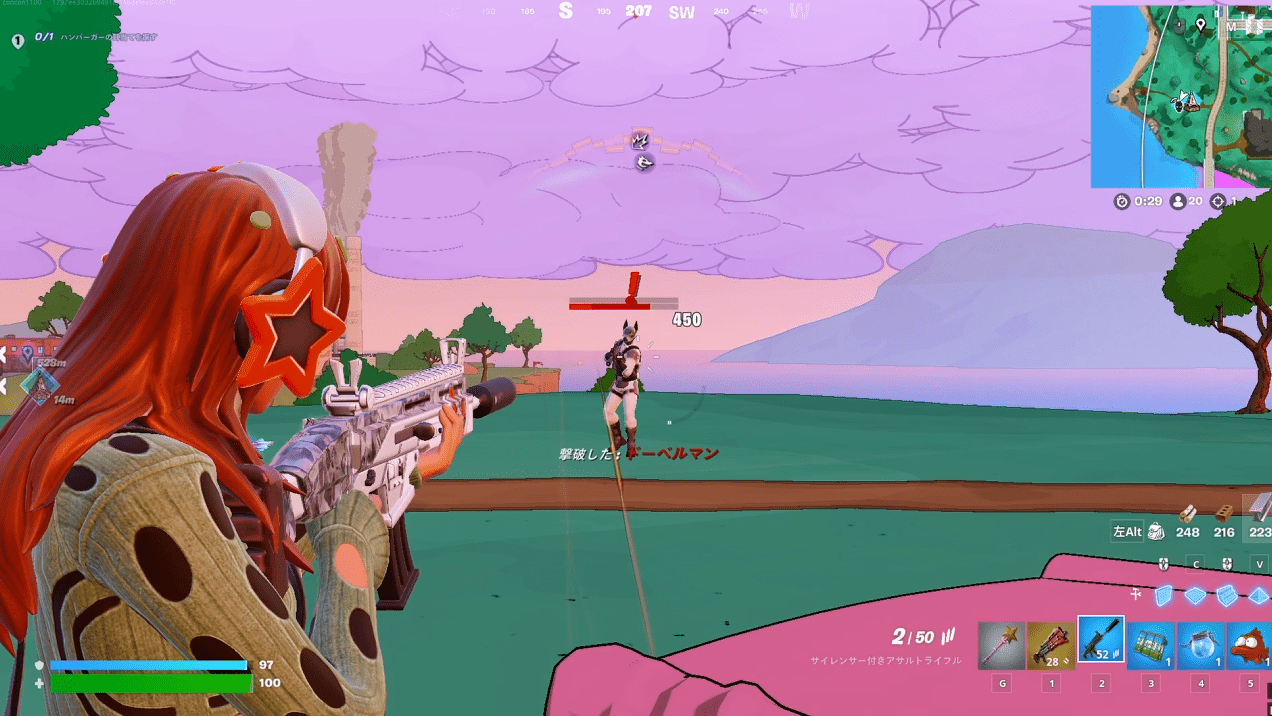
Task: Switch to the red shotgun slot
Action: click(1051, 645)
